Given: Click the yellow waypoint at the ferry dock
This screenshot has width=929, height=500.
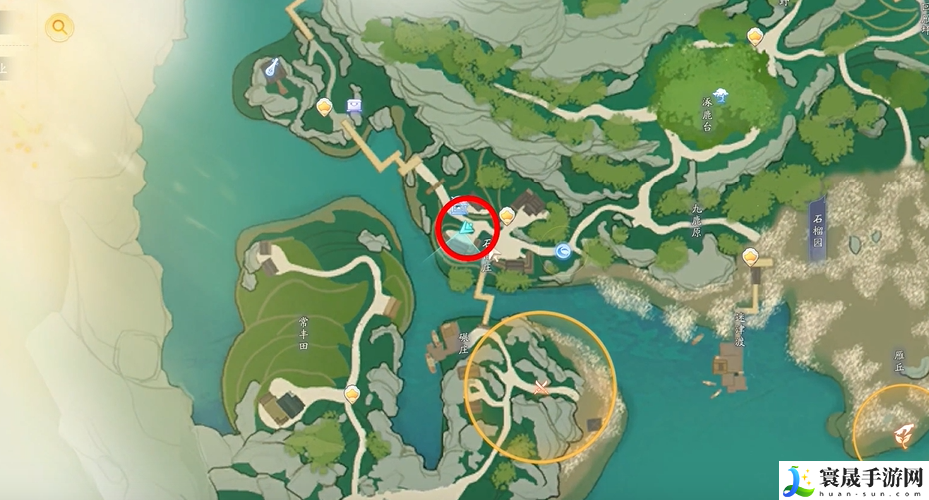Looking at the screenshot, I should (x=751, y=257).
